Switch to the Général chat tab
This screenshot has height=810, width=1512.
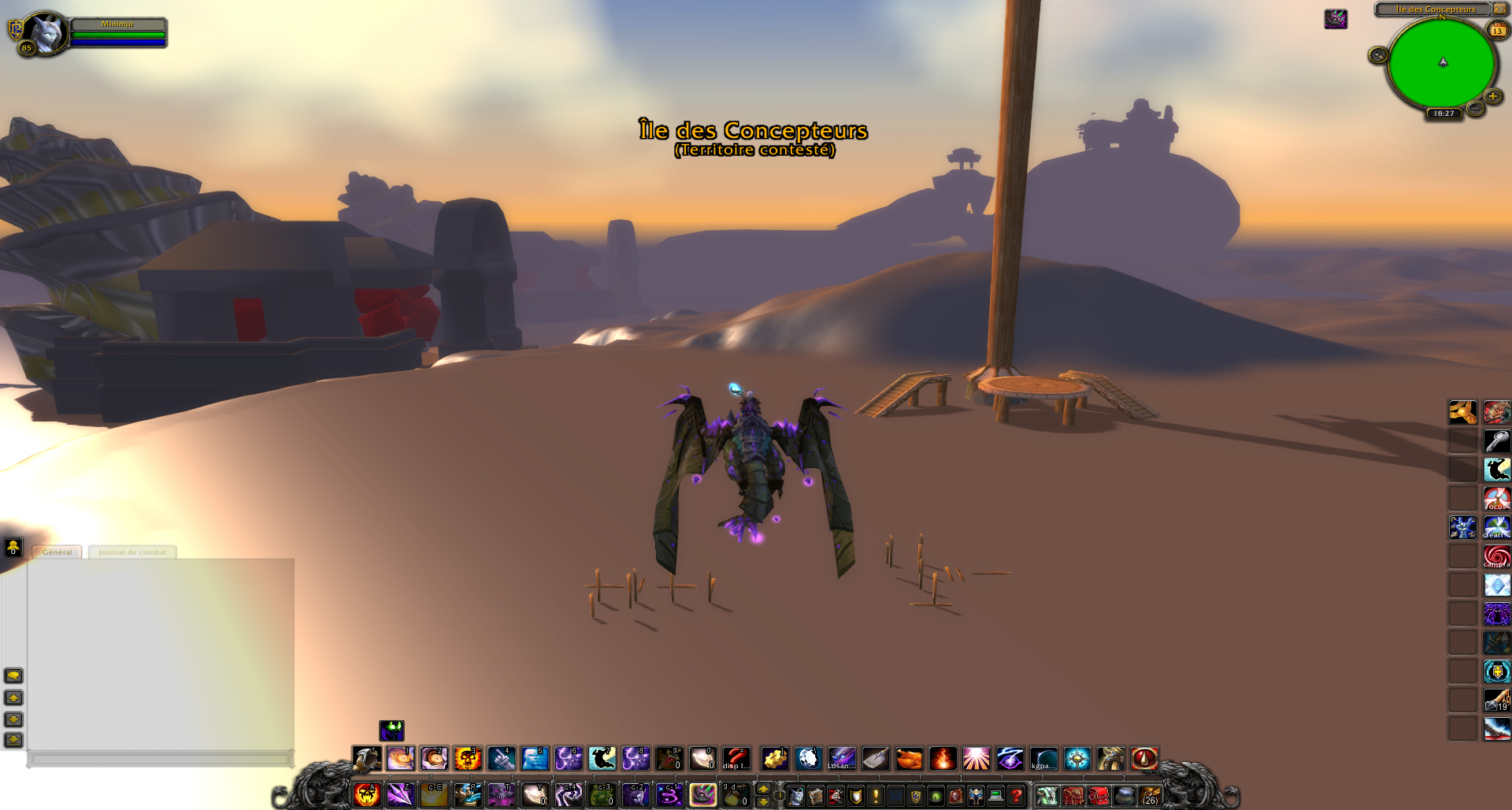pyautogui.click(x=57, y=552)
